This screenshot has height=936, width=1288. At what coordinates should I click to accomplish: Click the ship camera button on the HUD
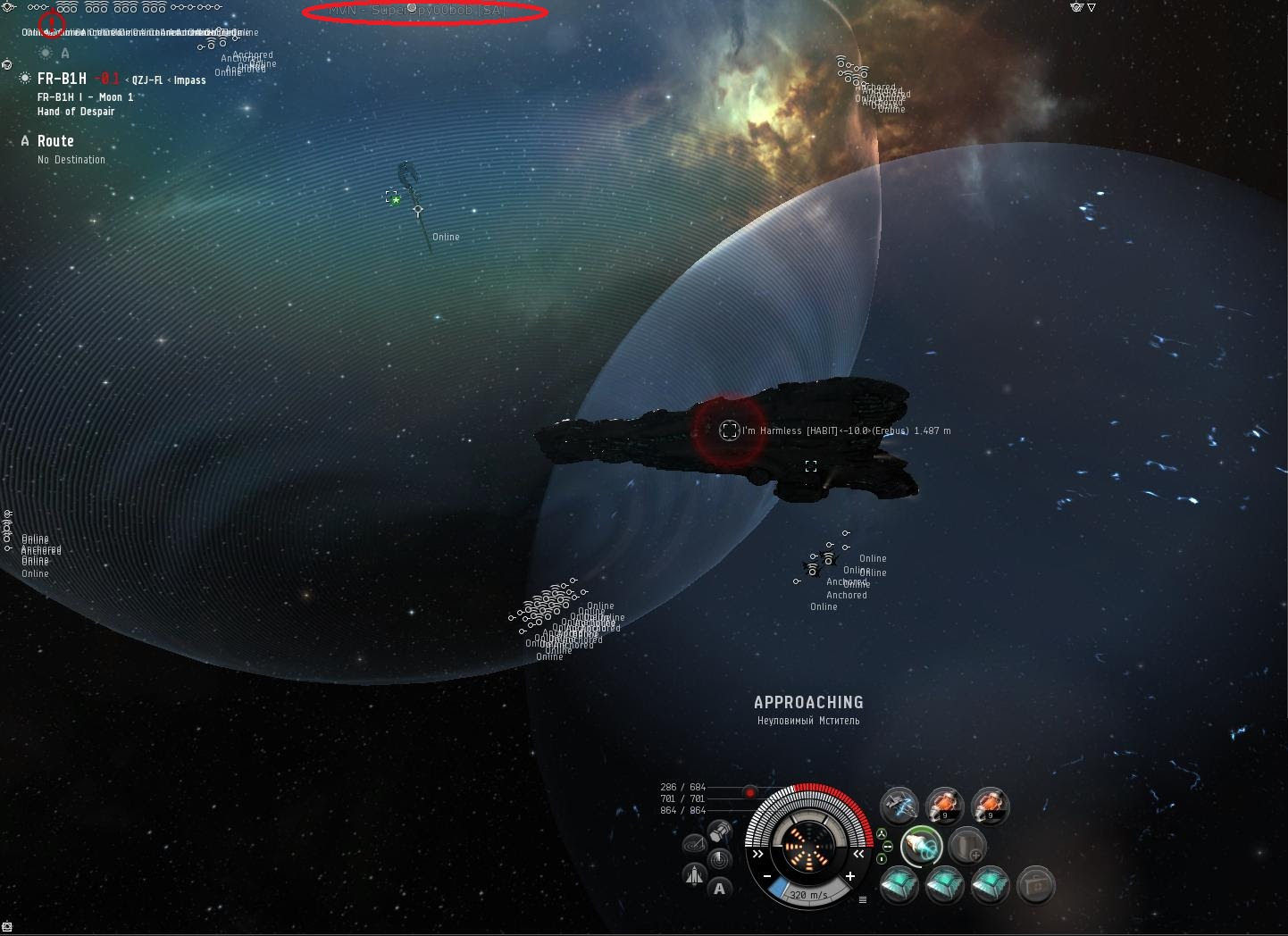pos(694,875)
